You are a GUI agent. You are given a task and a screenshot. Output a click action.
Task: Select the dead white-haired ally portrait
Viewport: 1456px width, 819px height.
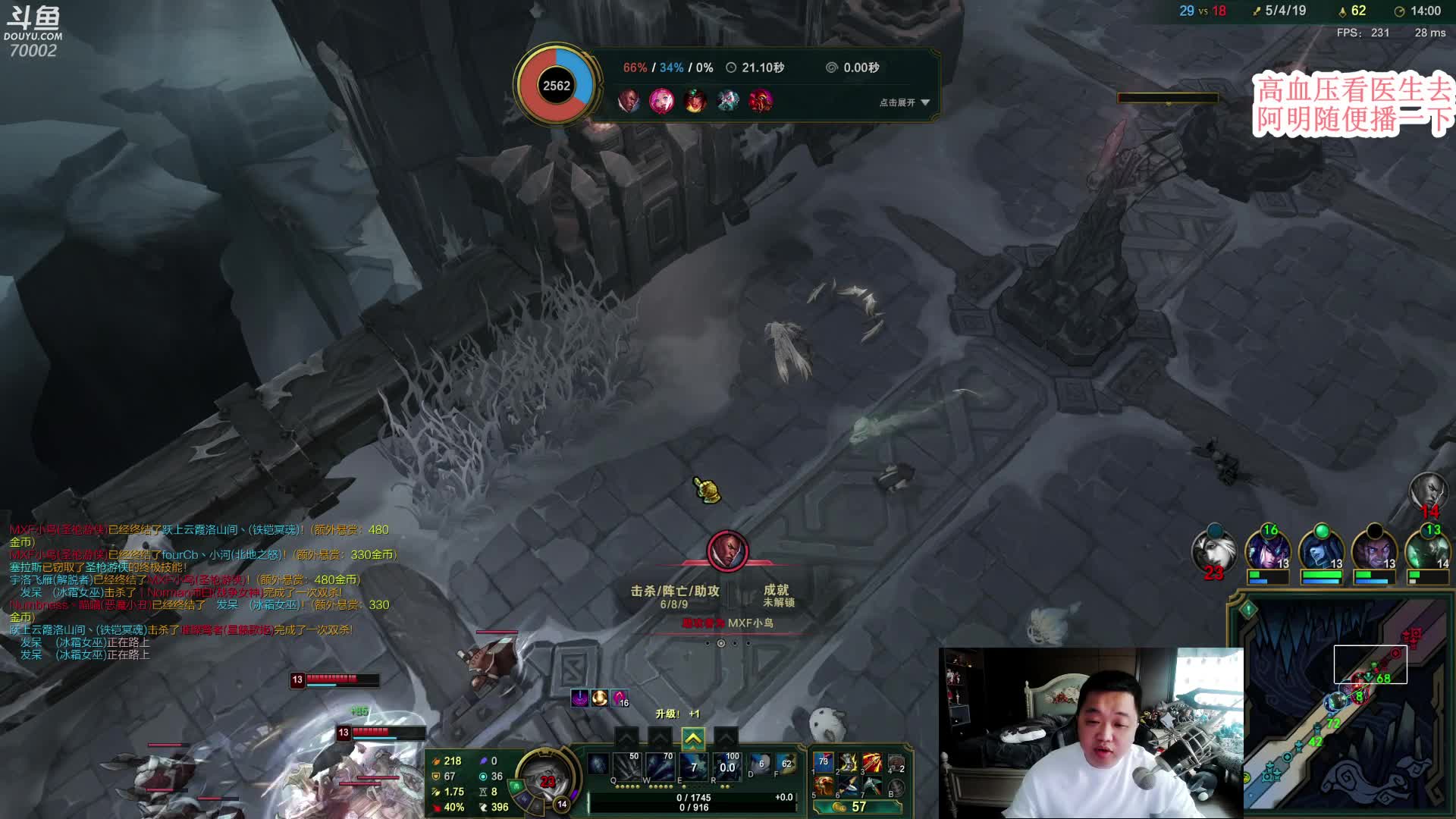click(1213, 551)
